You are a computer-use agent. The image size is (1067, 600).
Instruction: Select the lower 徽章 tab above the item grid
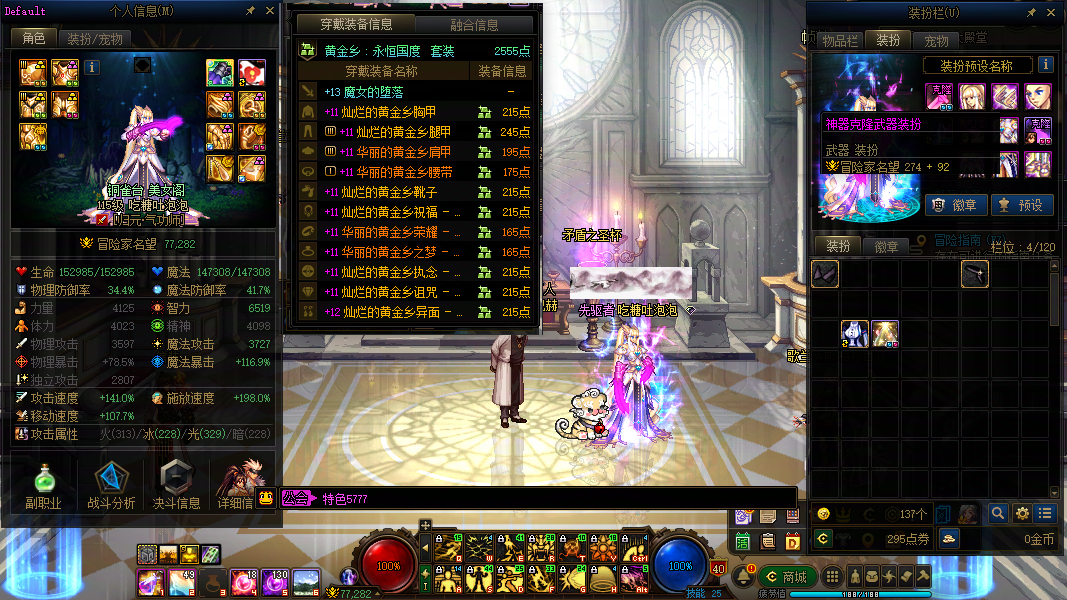point(886,246)
